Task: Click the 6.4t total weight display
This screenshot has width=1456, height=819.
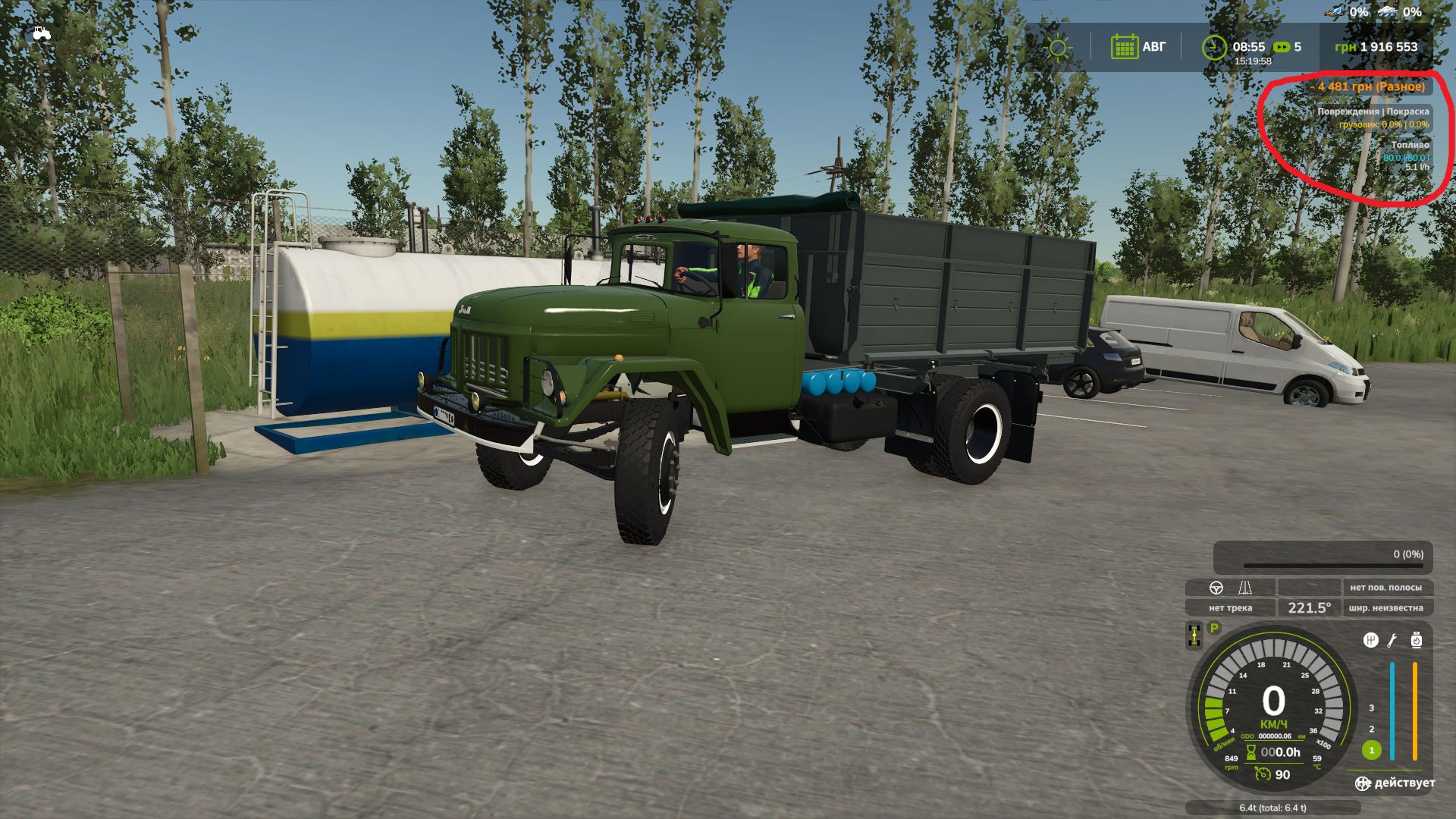Action: 1272,807
